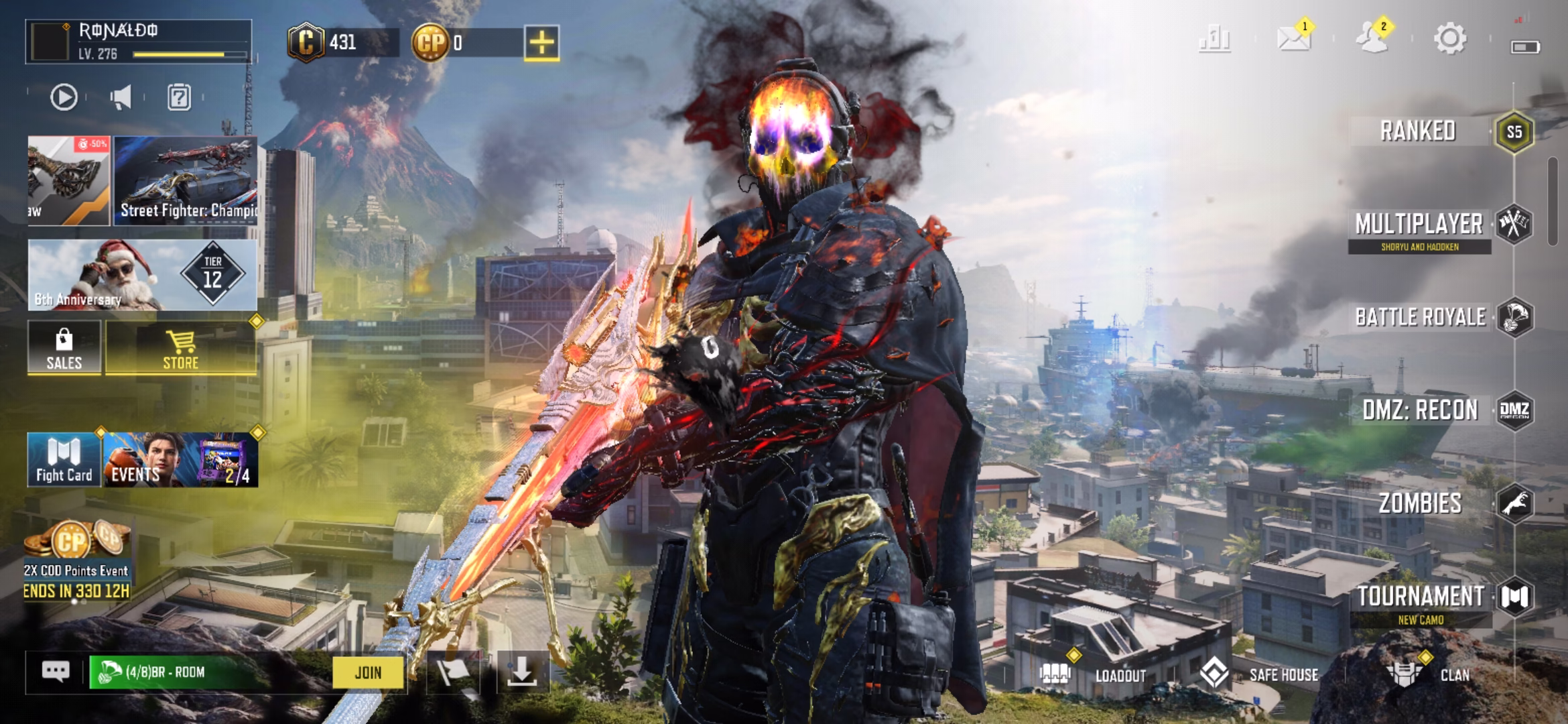This screenshot has width=1568, height=724.
Task: Open the Events panel
Action: point(180,460)
